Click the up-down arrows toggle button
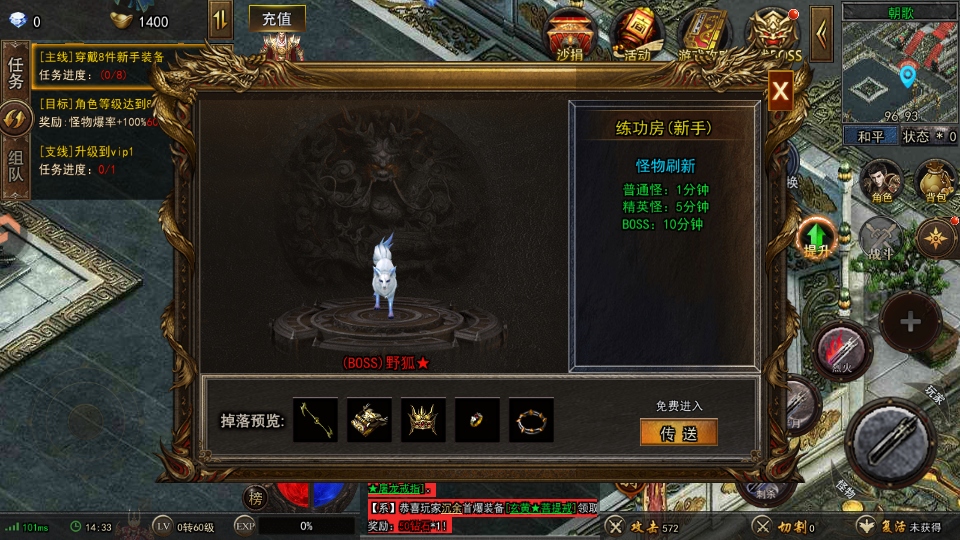 [x=220, y=19]
